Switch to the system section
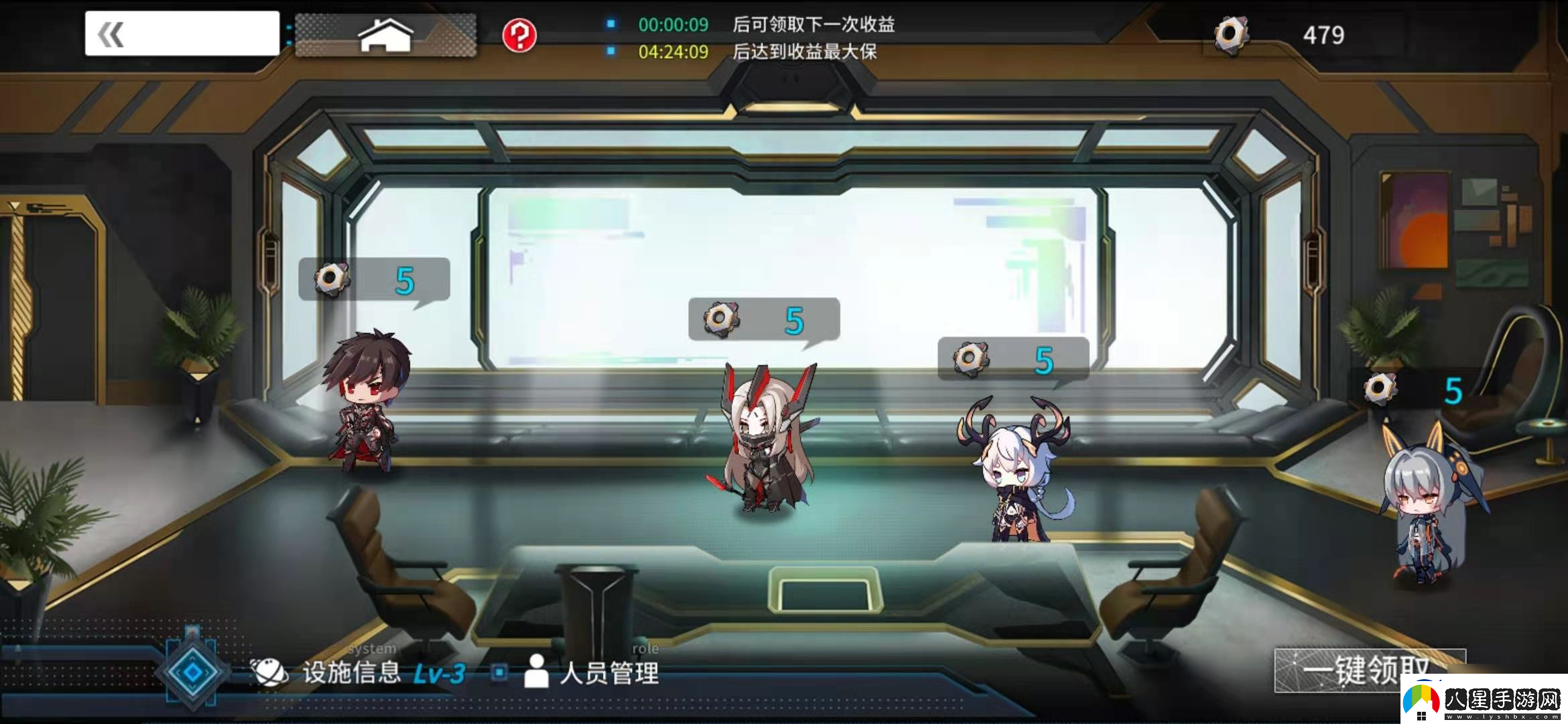Viewport: 1568px width, 724px height. point(371,648)
